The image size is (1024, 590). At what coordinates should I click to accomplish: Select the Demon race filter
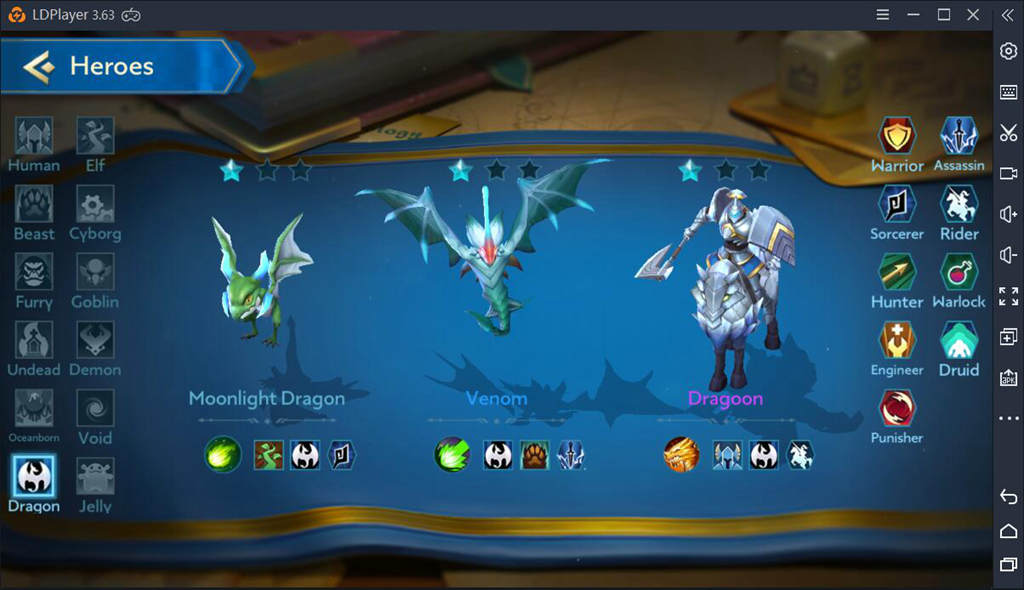(95, 341)
